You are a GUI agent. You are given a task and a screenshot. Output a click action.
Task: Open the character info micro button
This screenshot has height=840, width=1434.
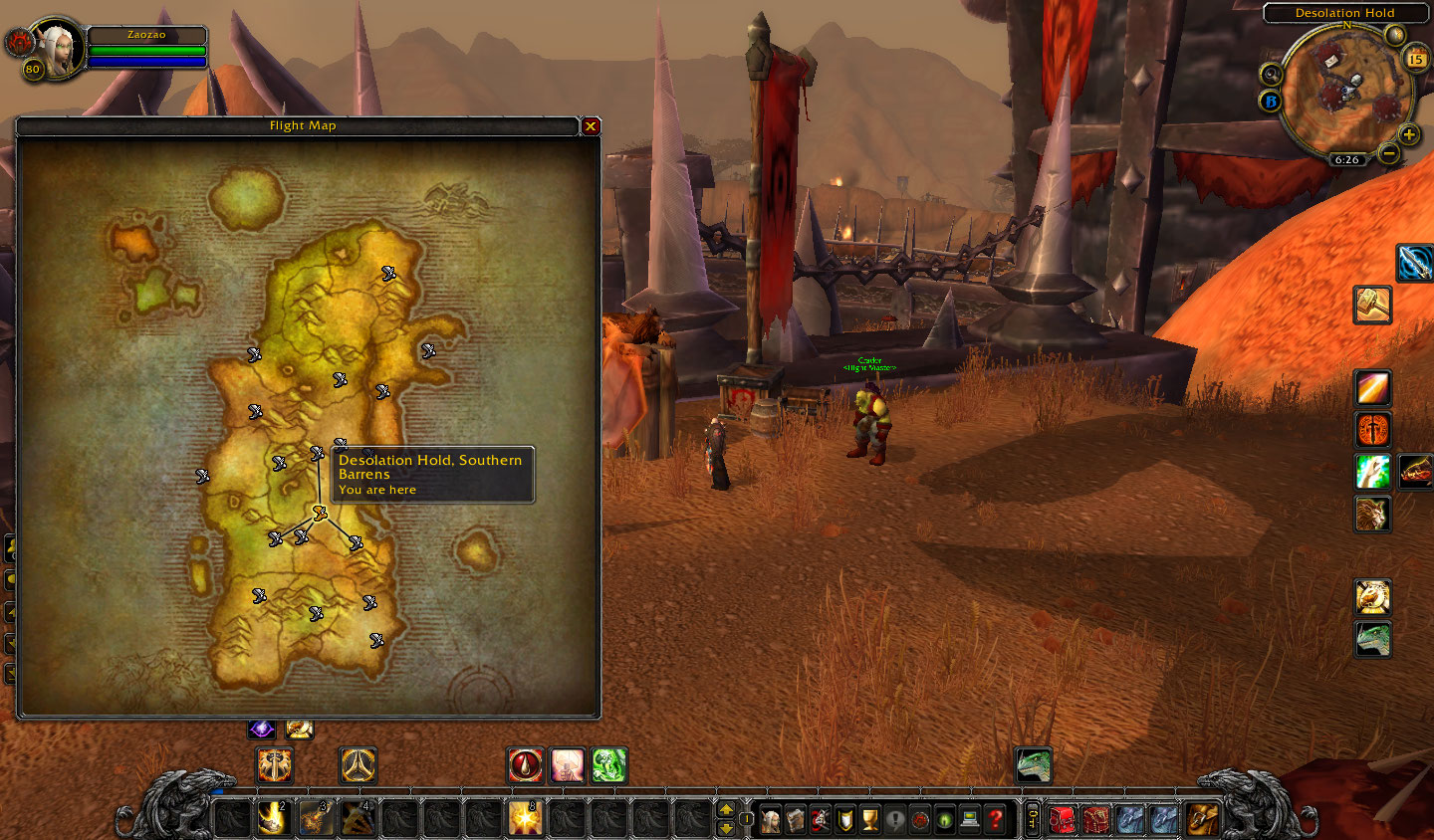click(x=771, y=819)
